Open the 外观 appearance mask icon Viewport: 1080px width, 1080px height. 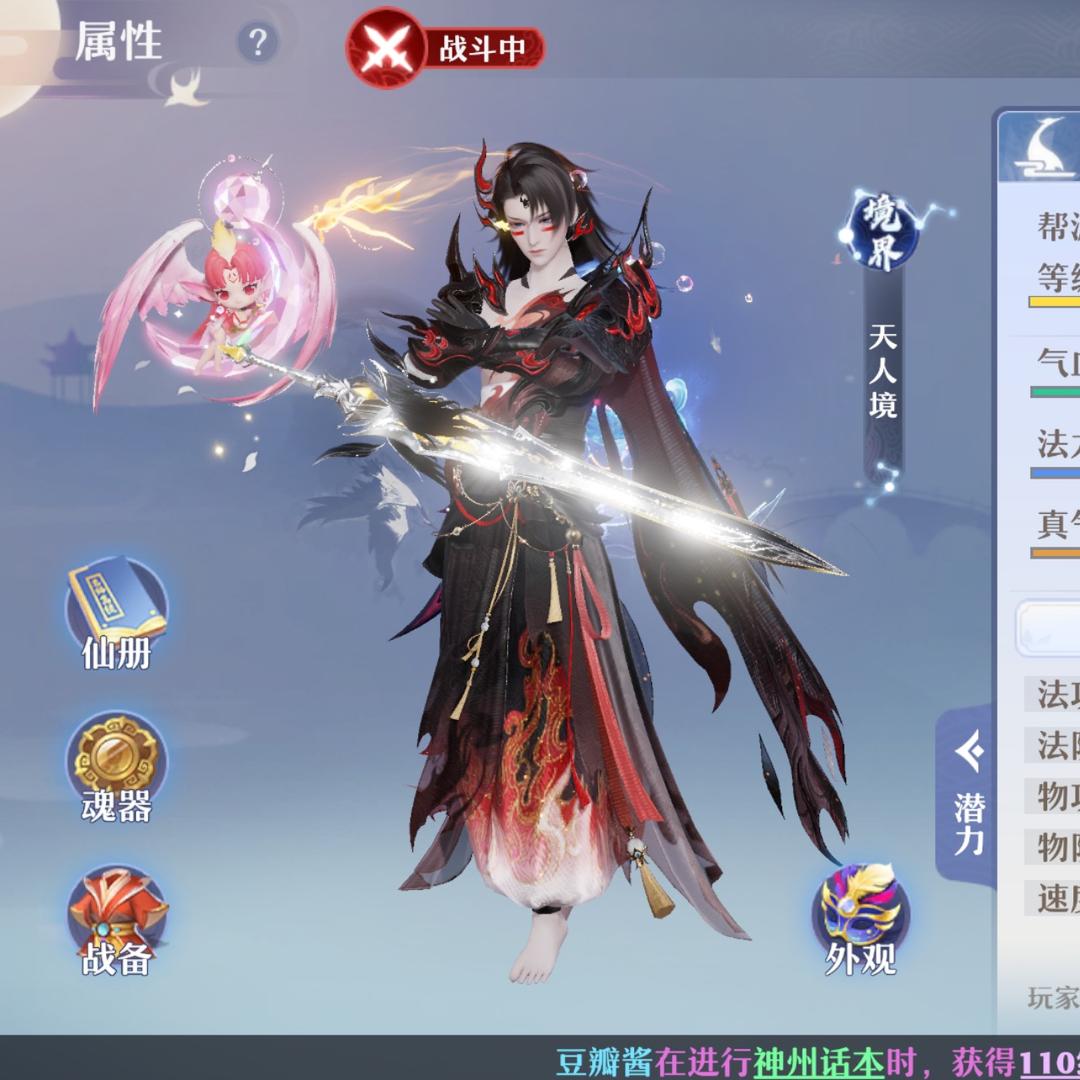[860, 915]
